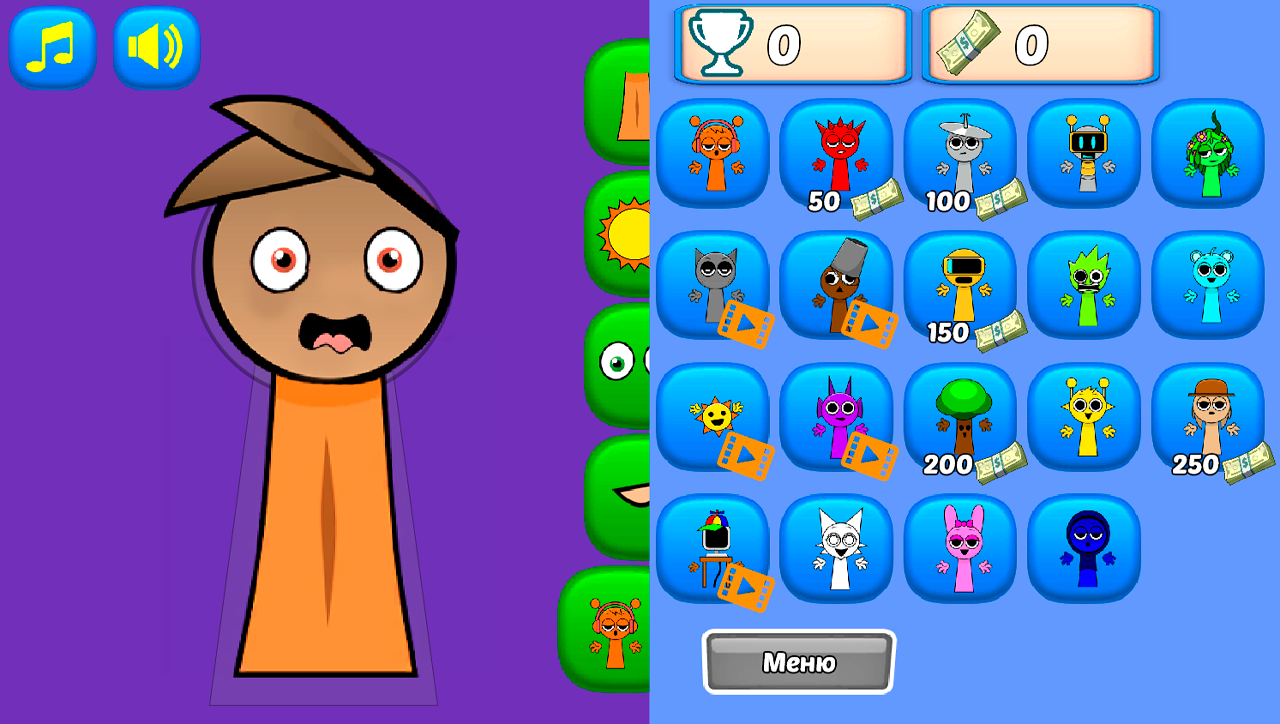Select the yellow robot character
This screenshot has height=724, width=1280.
pyautogui.click(x=1085, y=150)
